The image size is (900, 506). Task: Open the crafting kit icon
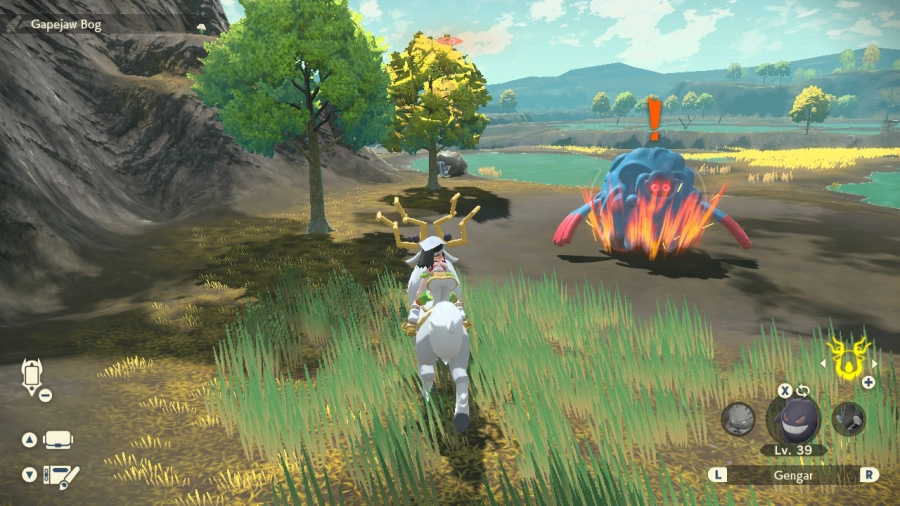point(64,475)
